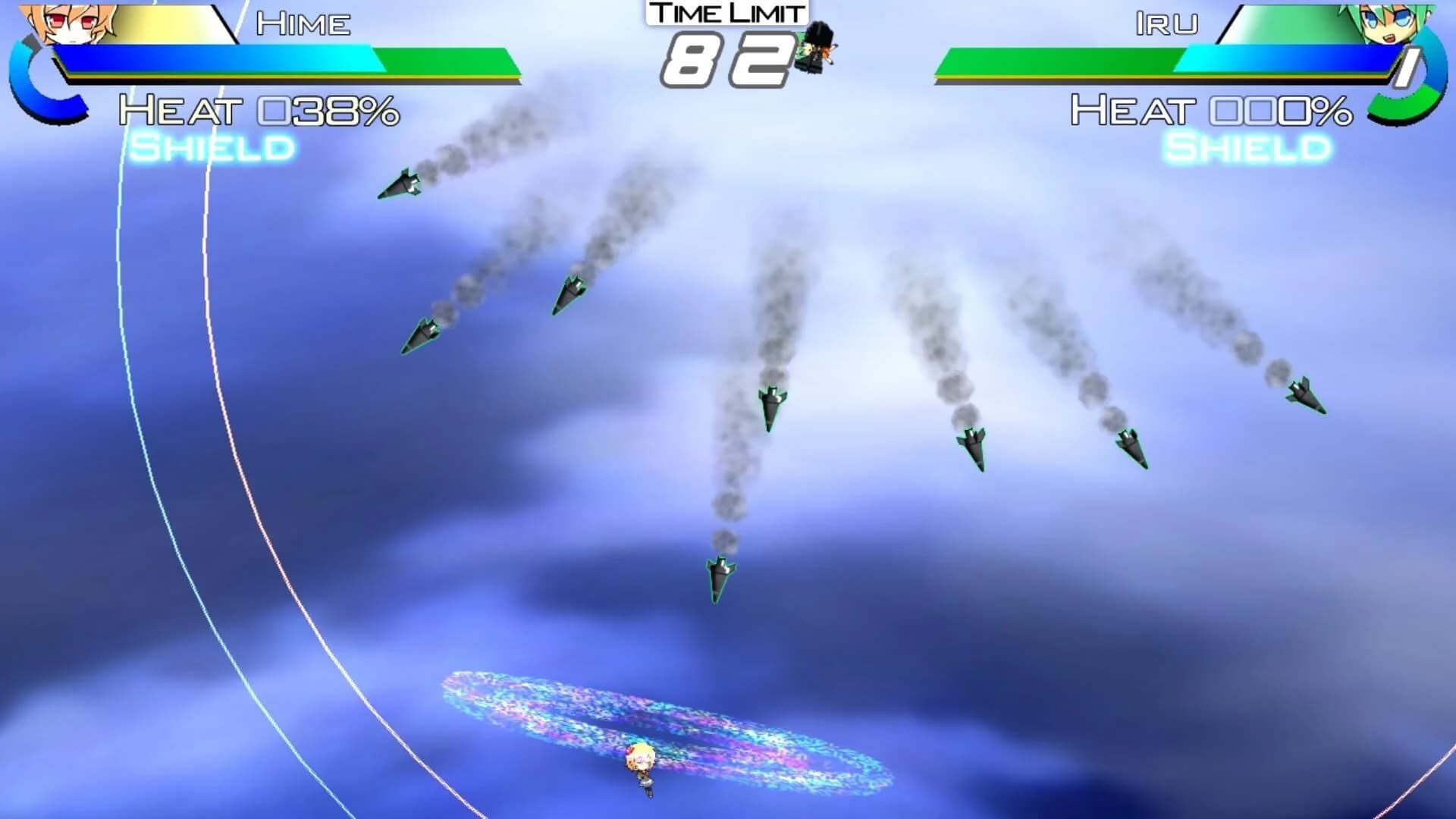This screenshot has width=1456, height=819.
Task: Toggle the small square box before 38%
Action: (x=273, y=110)
